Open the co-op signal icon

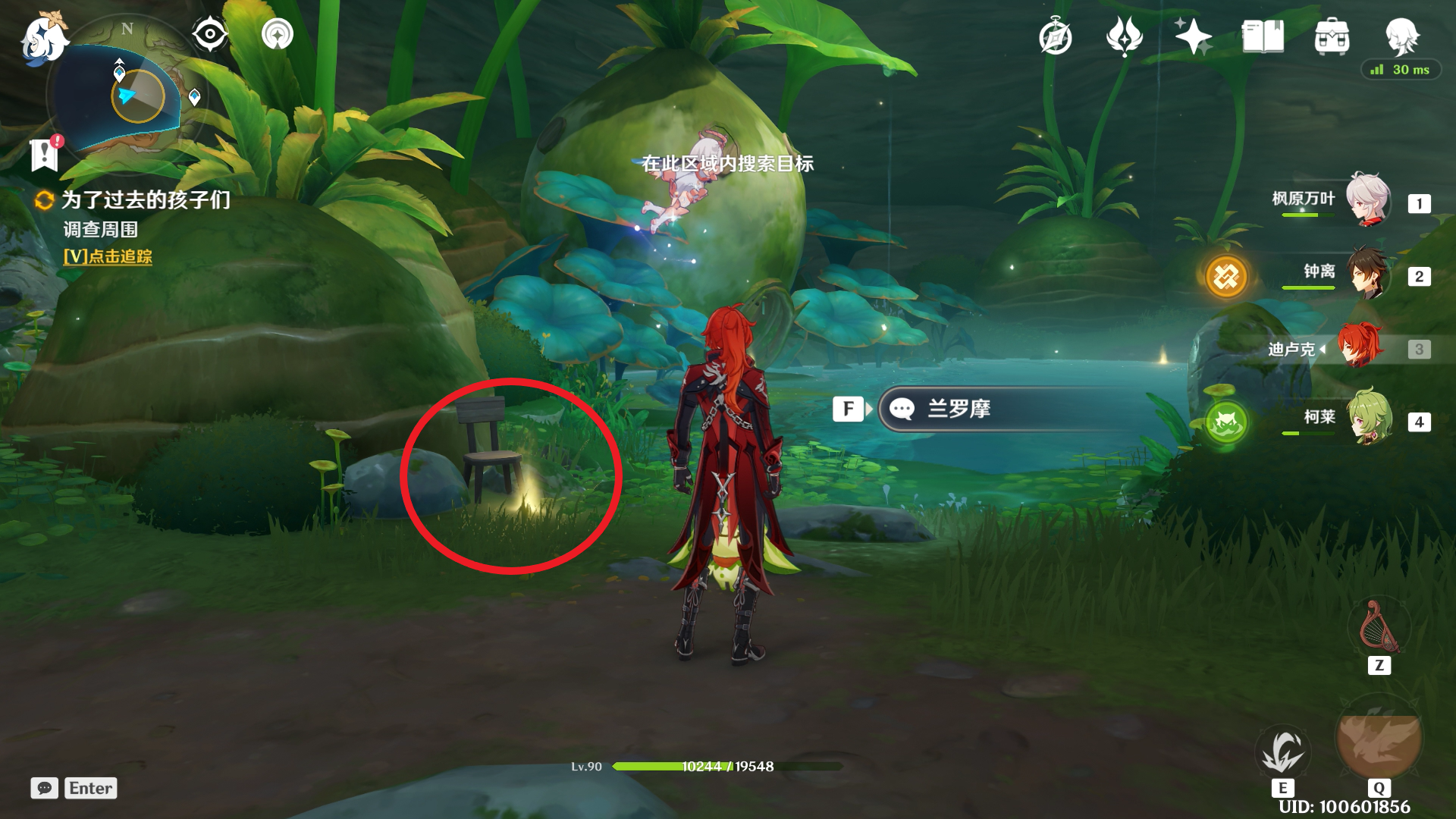coord(277,34)
